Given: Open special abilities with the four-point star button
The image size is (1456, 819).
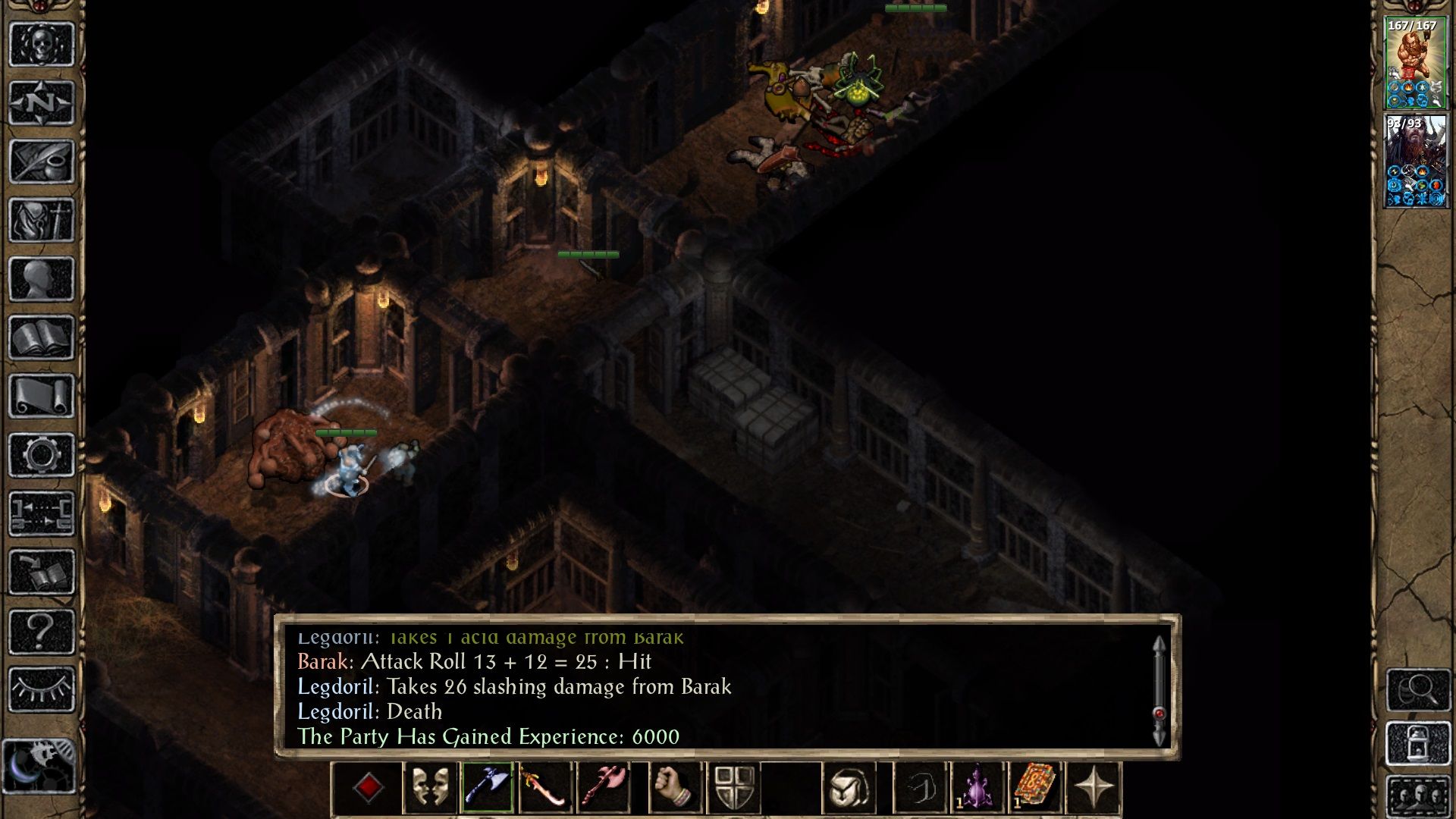Looking at the screenshot, I should (x=1094, y=788).
